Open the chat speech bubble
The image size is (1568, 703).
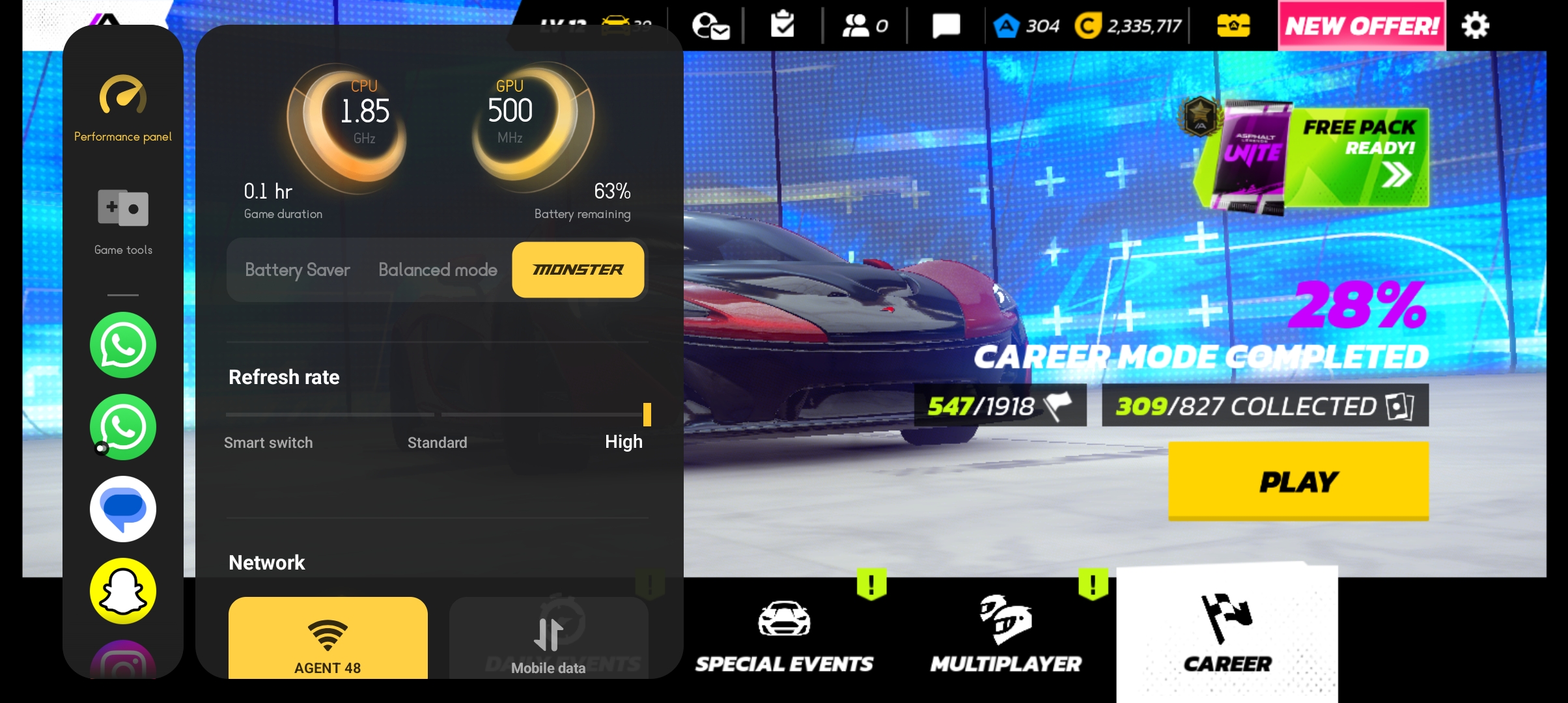[945, 26]
